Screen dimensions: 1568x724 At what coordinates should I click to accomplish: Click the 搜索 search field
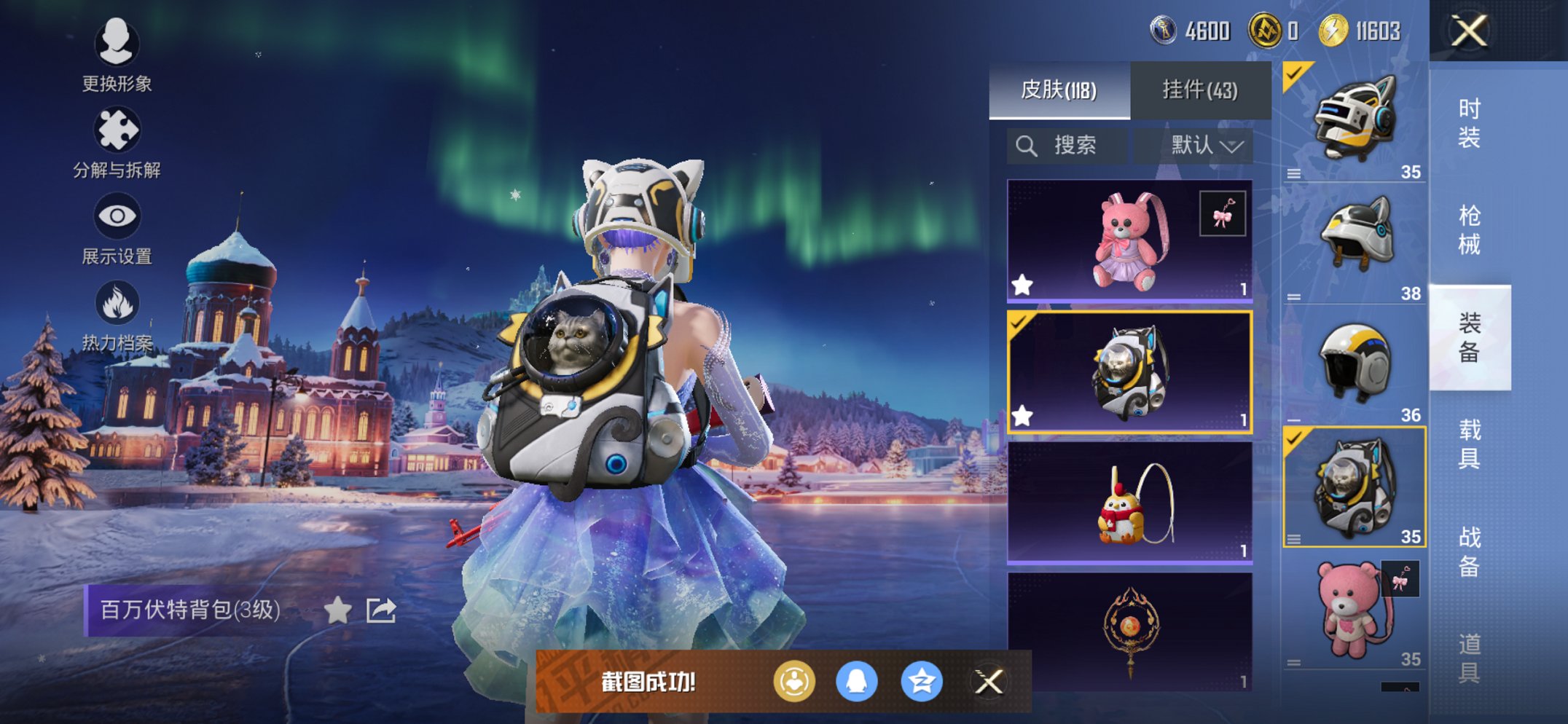point(1068,146)
